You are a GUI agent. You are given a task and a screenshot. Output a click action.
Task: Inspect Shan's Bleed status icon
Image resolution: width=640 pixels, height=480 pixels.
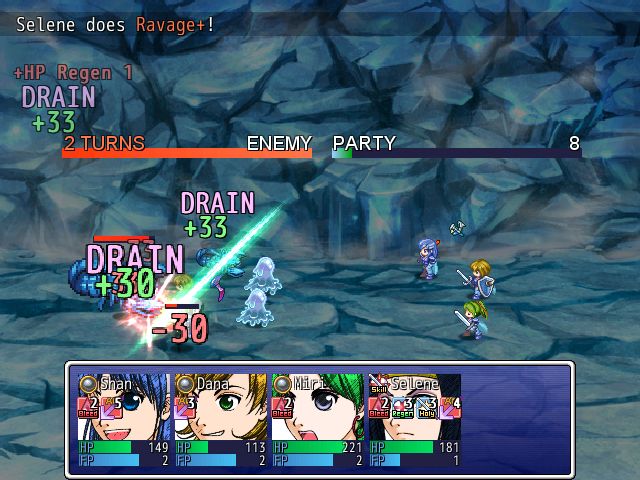click(88, 405)
